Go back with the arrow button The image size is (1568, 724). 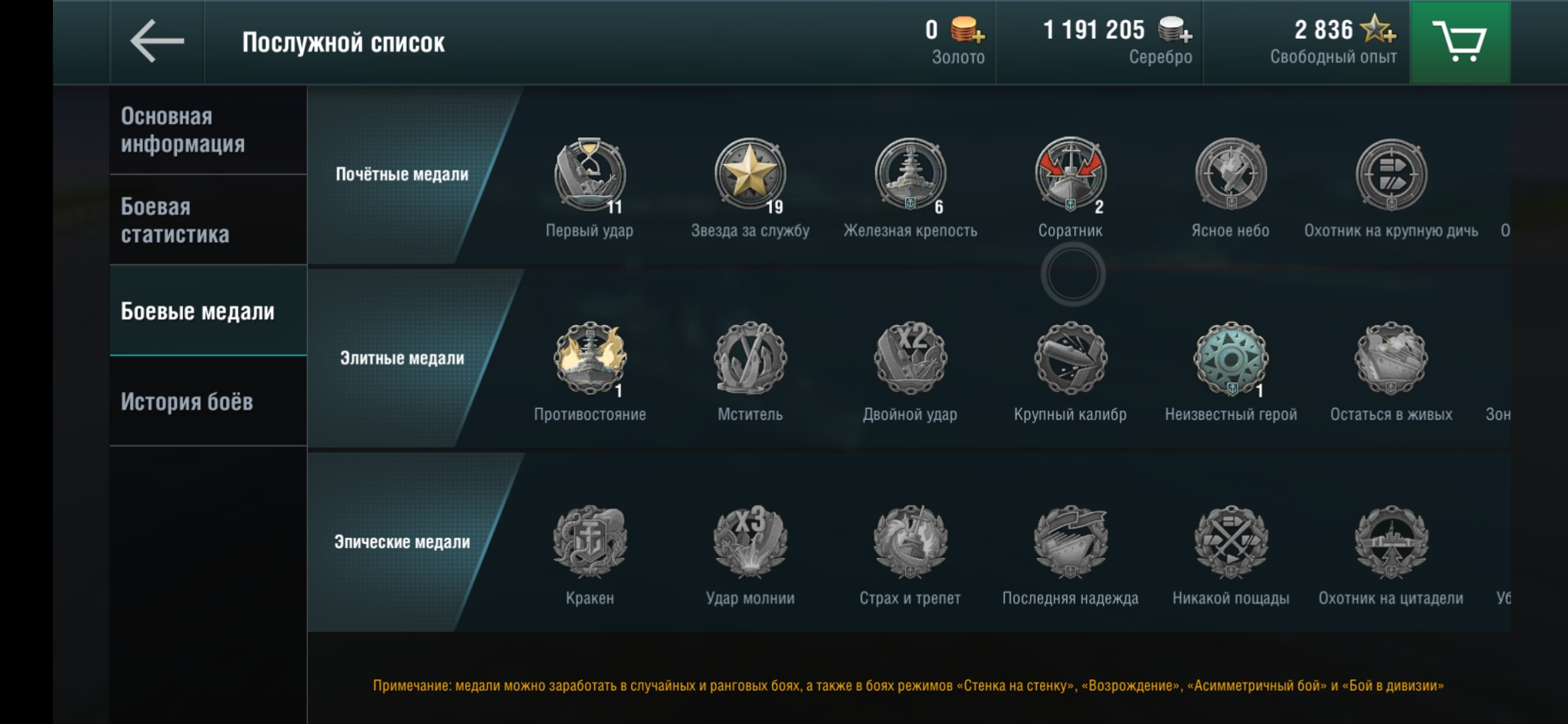(157, 42)
